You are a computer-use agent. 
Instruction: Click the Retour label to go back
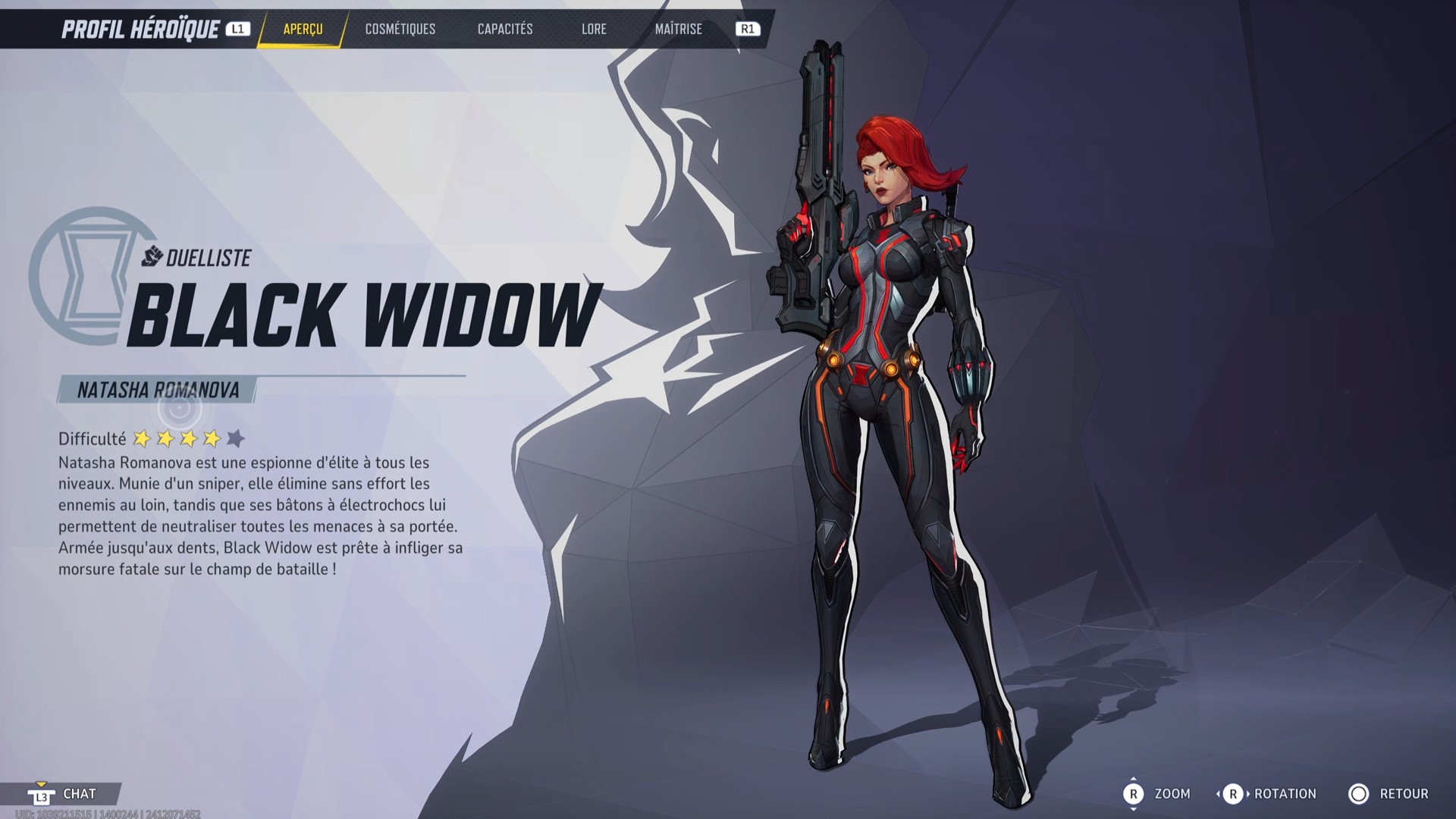[1404, 794]
